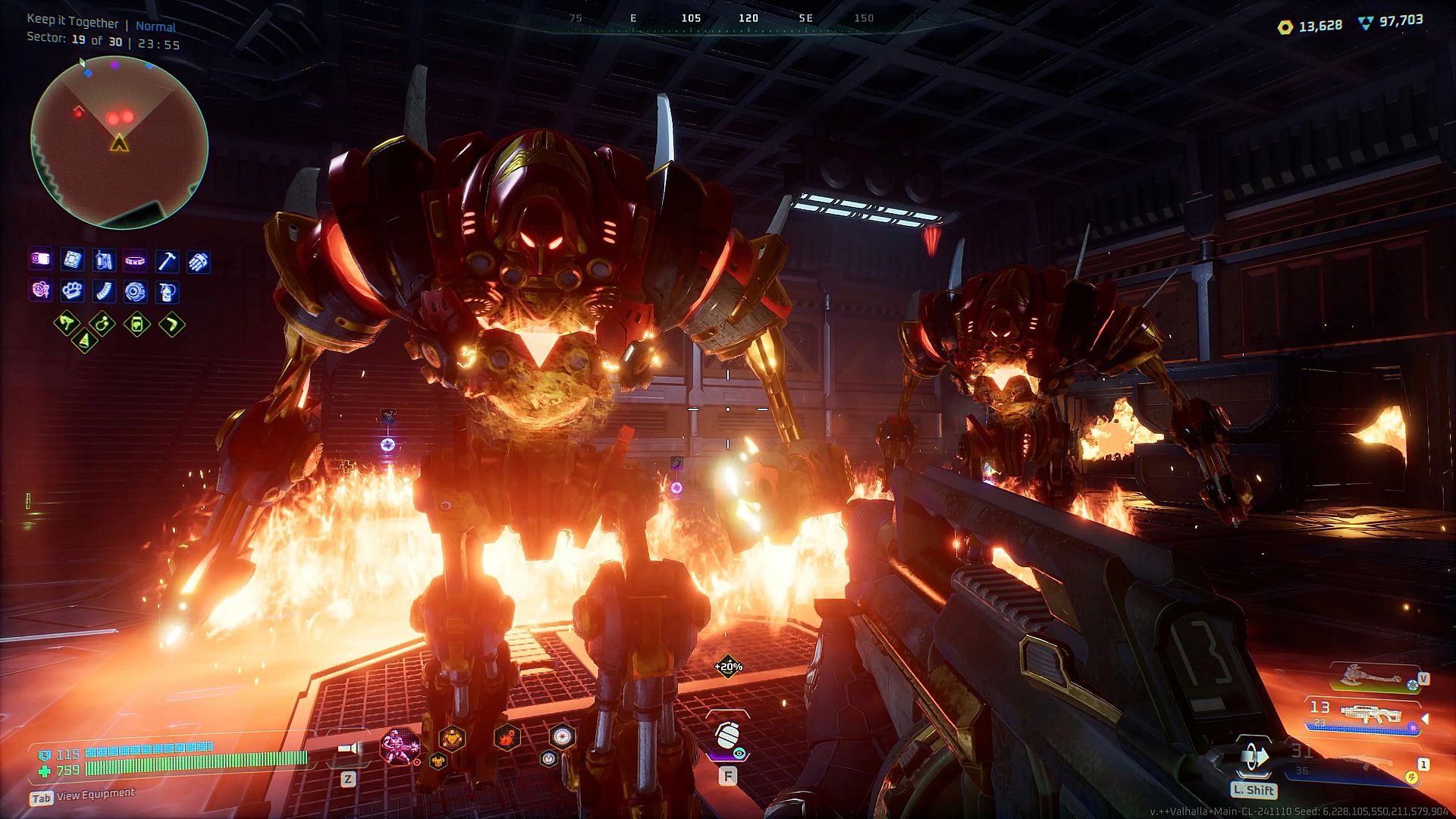Click the fire extinguisher upgrade icon
Viewport: 1456px width, 819px height.
point(167,291)
